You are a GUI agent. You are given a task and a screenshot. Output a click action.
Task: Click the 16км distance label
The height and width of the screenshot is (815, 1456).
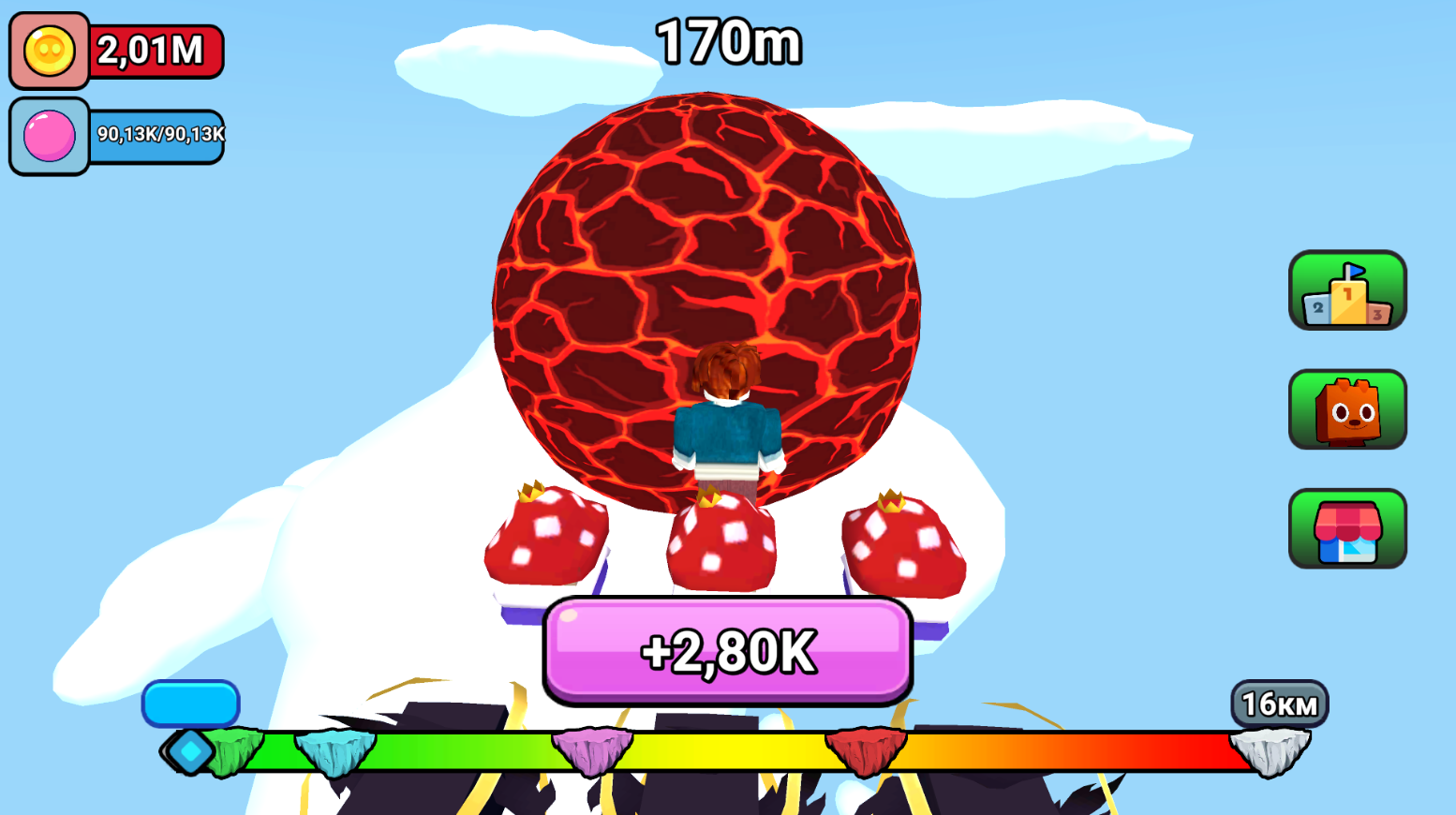pyautogui.click(x=1280, y=701)
